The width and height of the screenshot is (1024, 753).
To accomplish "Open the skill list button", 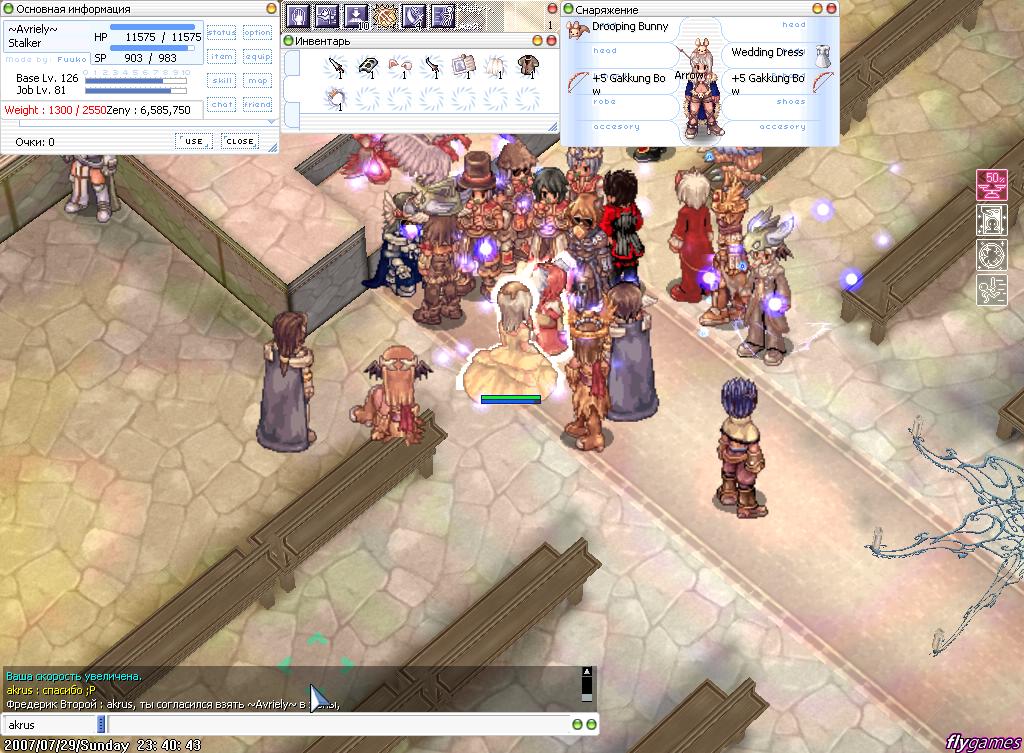I will coord(222,81).
